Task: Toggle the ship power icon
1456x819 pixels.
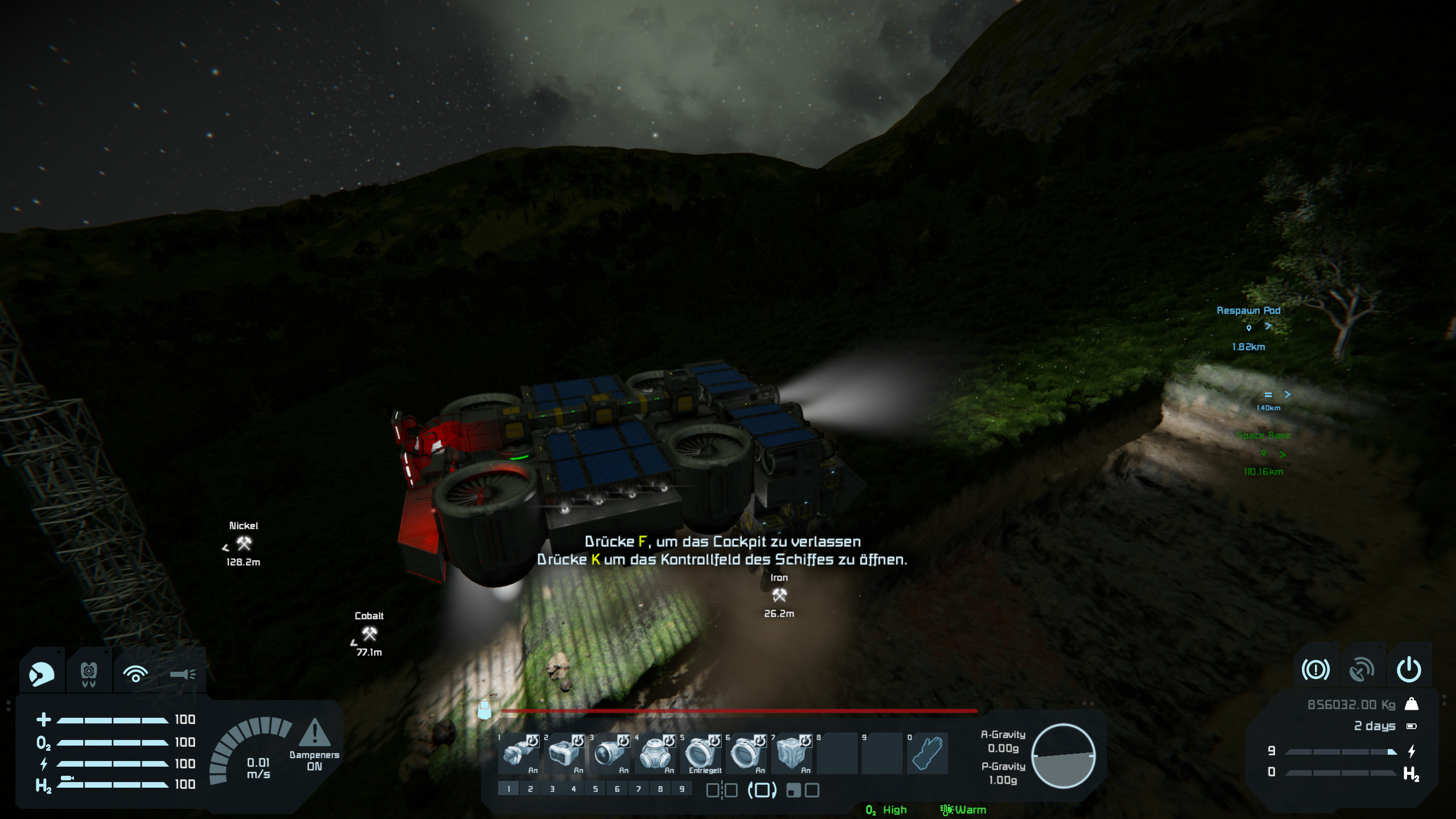Action: coord(1409,669)
